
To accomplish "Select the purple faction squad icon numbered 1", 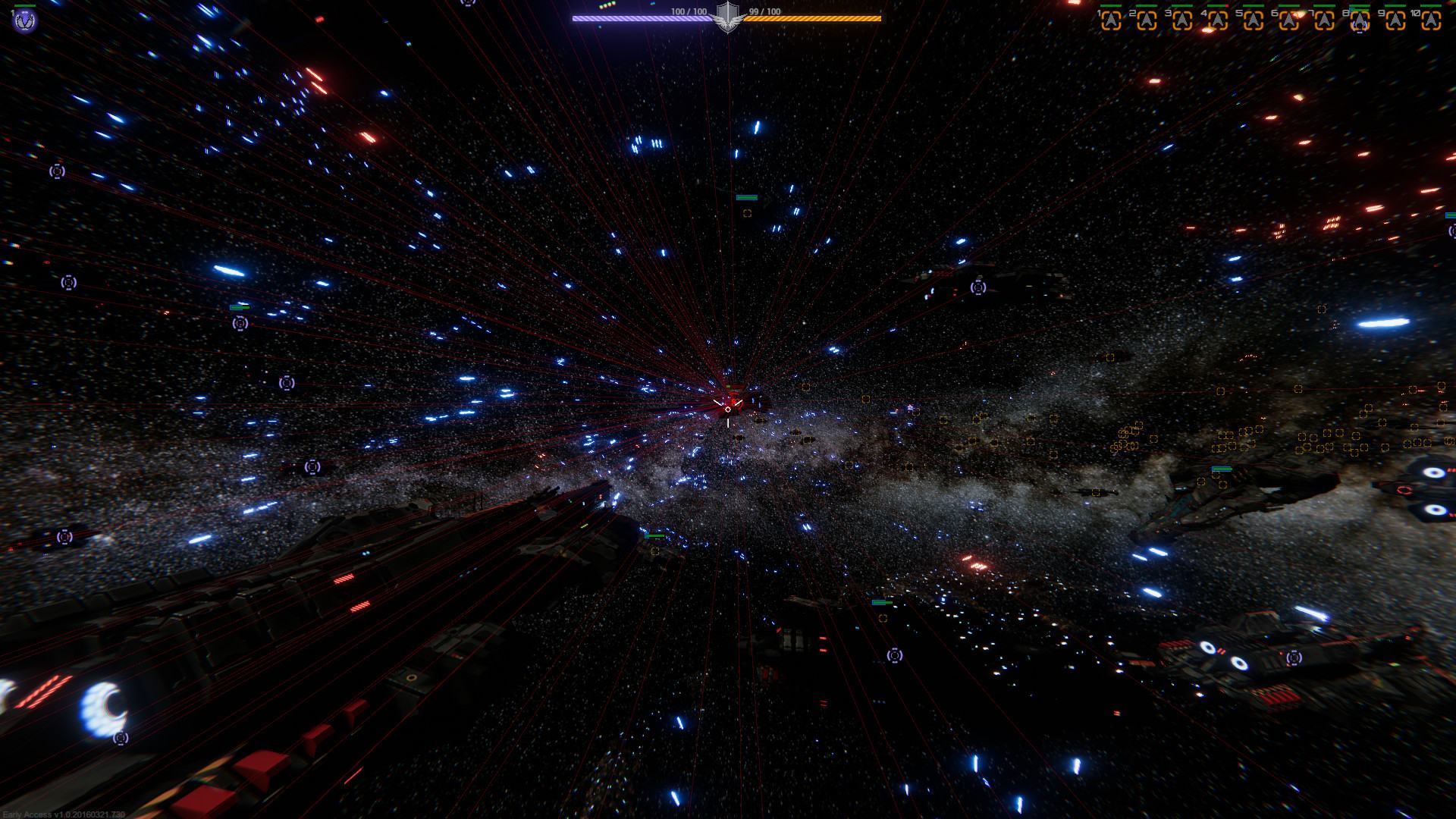I will [24, 20].
